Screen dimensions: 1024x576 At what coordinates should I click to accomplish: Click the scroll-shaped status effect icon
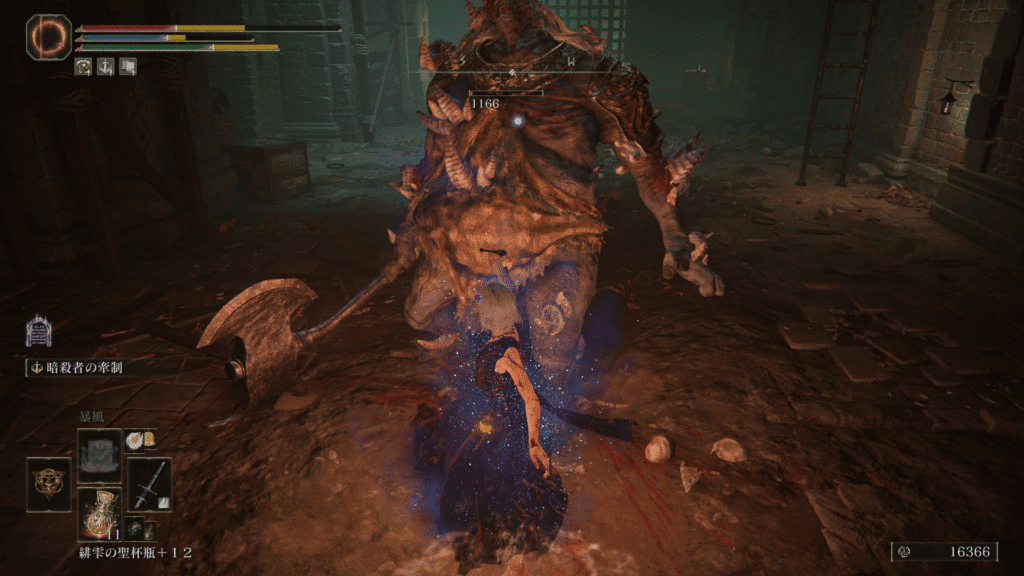(x=128, y=67)
